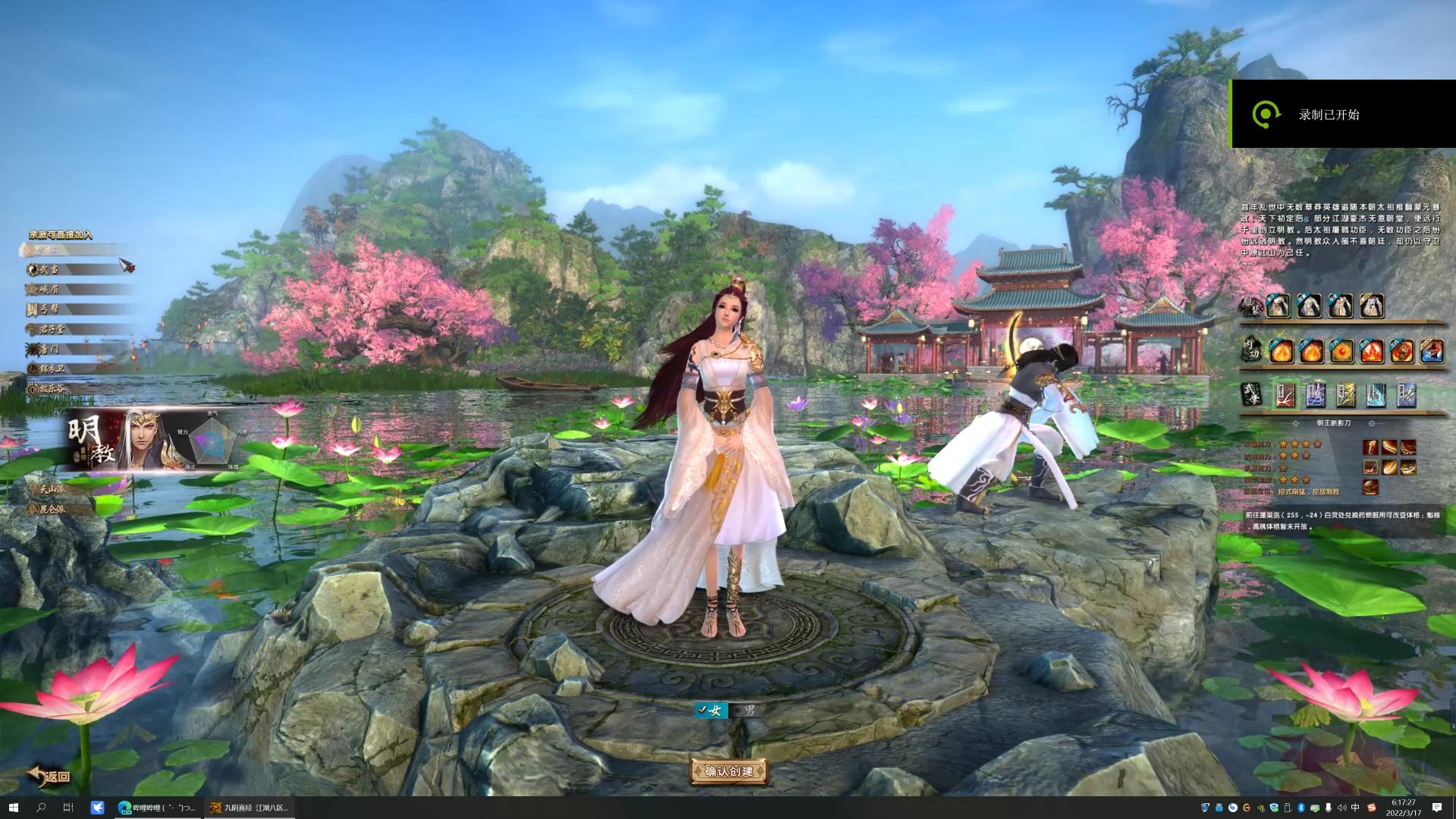Pick the 极乐谷 sect entry
Image resolution: width=1456 pixels, height=819 pixels.
click(x=52, y=389)
